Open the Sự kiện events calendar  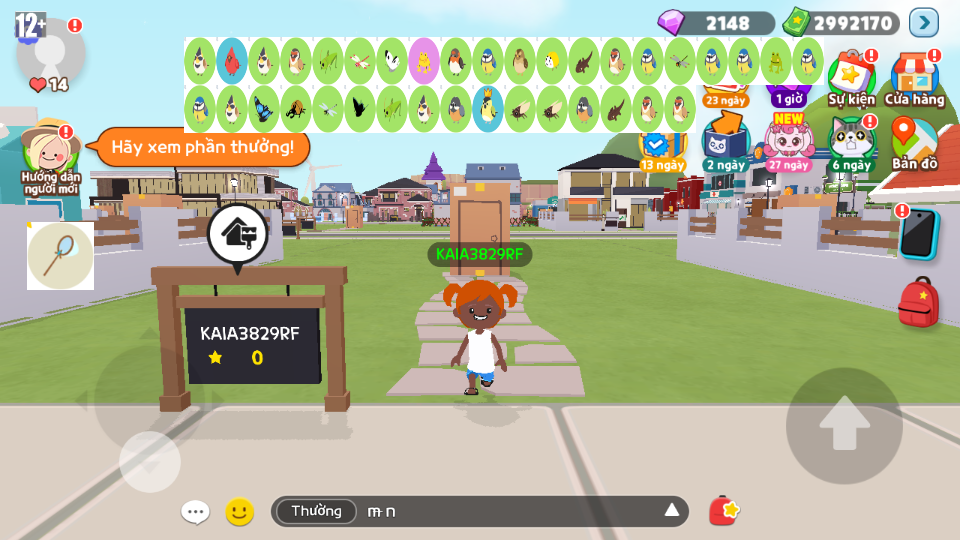pyautogui.click(x=851, y=78)
